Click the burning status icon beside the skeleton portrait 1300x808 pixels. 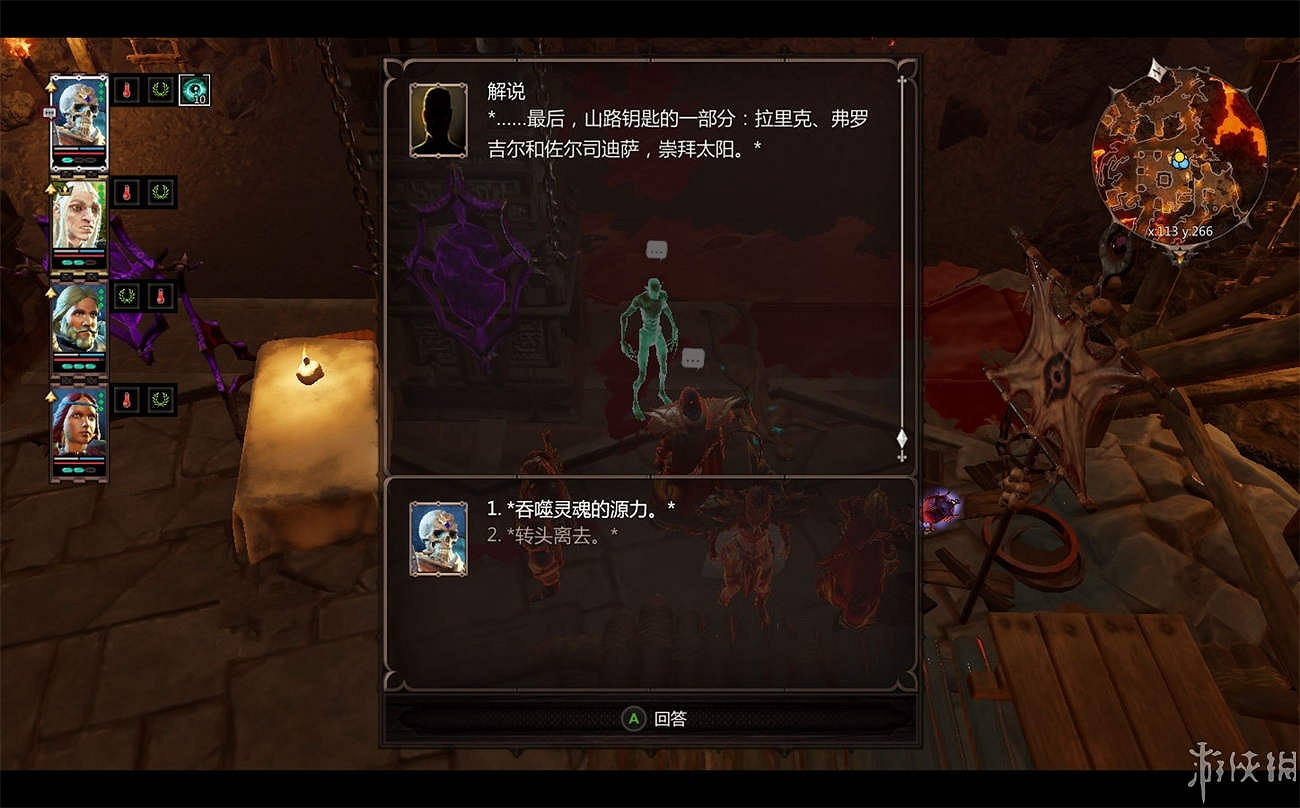pyautogui.click(x=127, y=89)
